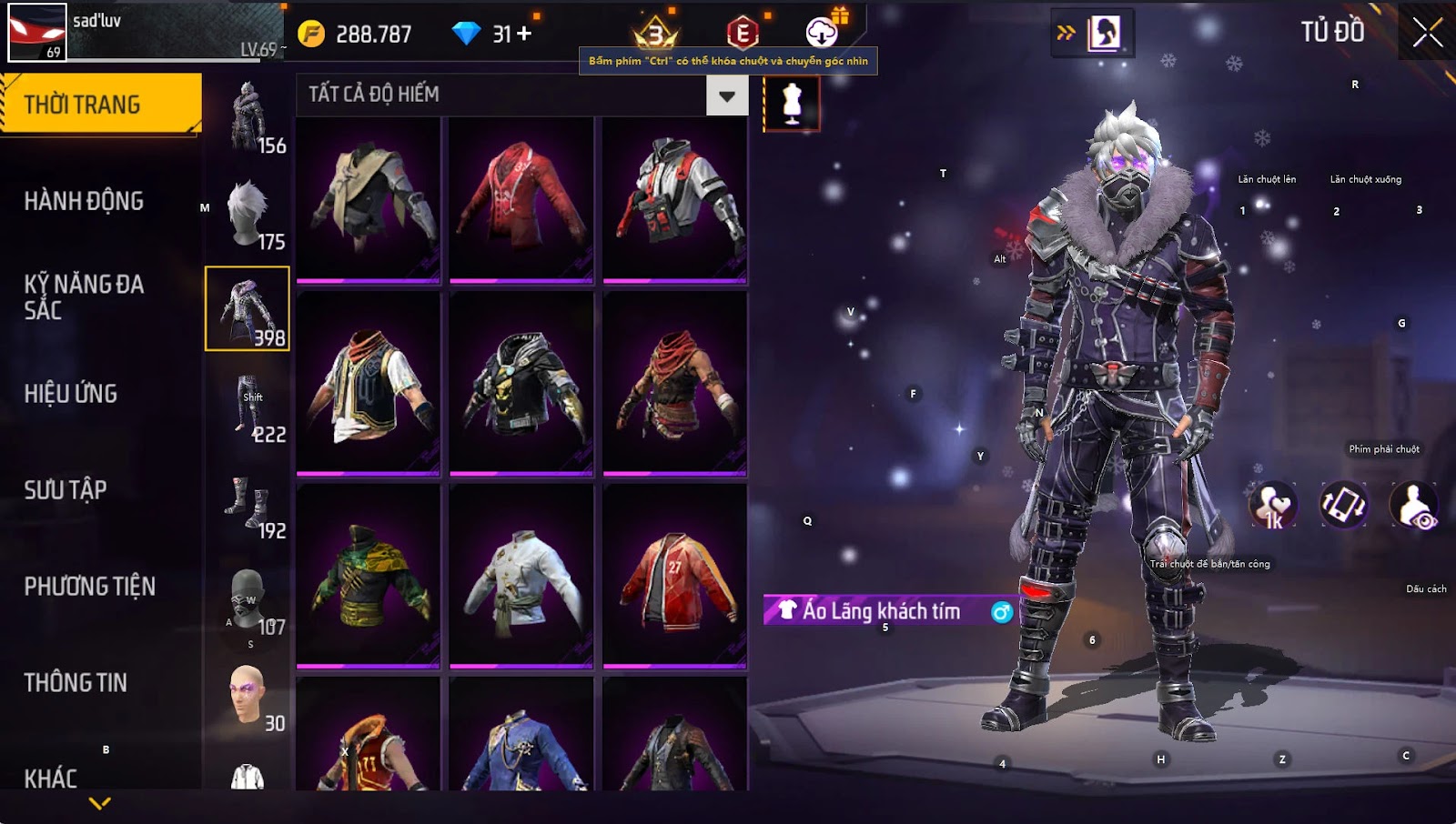The height and width of the screenshot is (824, 1456).
Task: Show the Thông Tin tab
Action: click(x=76, y=682)
